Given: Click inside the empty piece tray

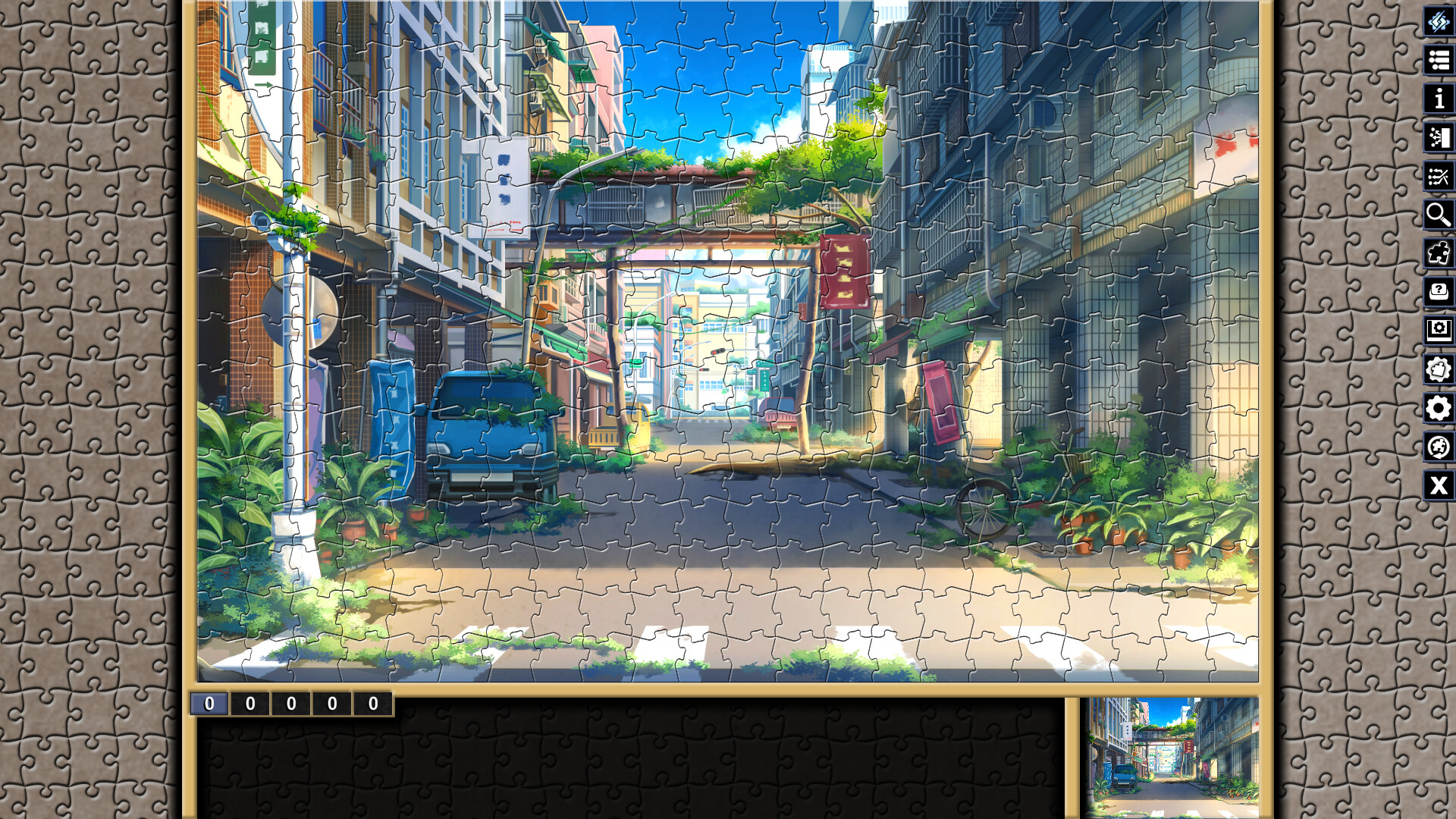Looking at the screenshot, I should point(629,766).
